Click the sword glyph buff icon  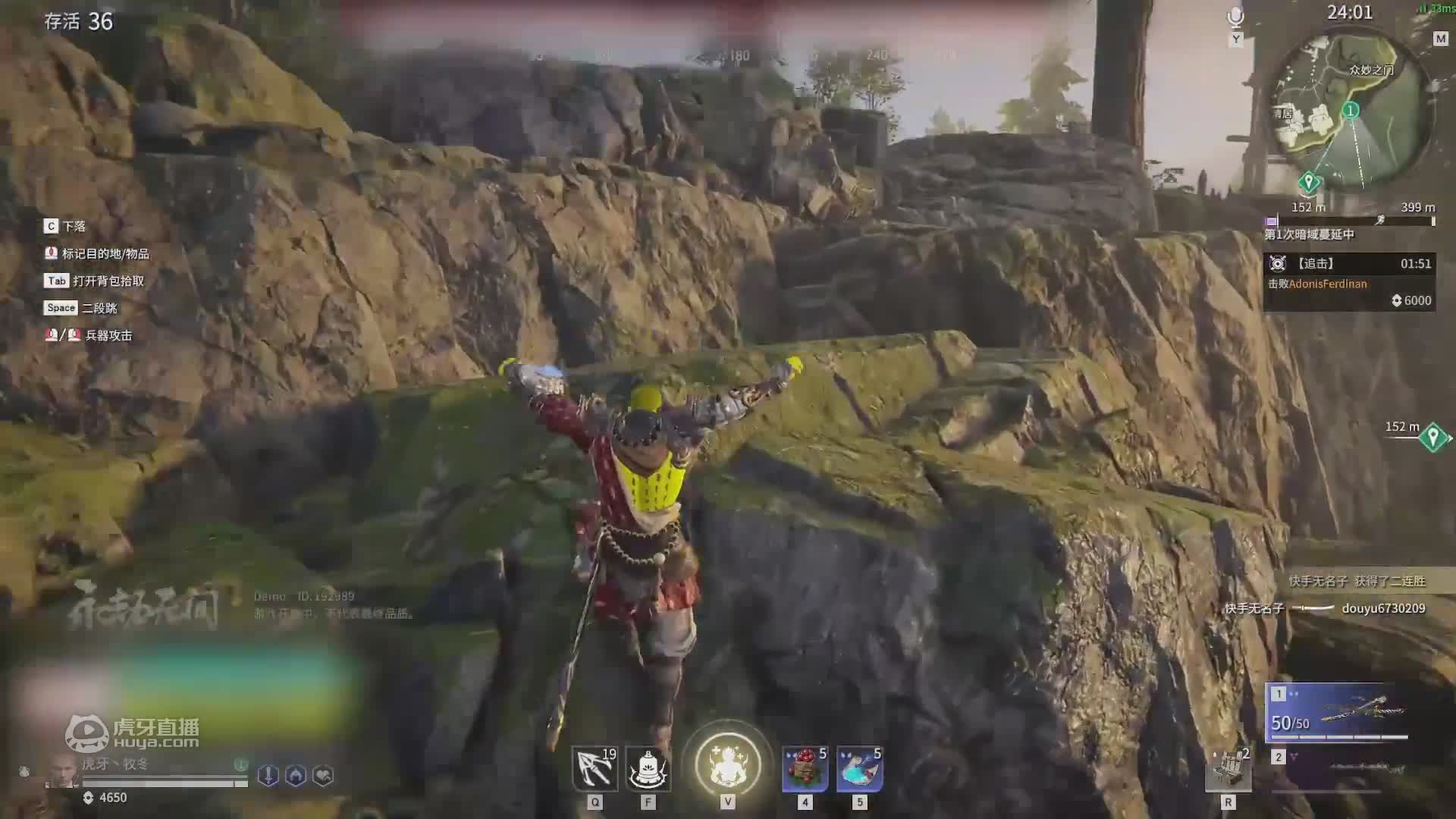coord(268,775)
